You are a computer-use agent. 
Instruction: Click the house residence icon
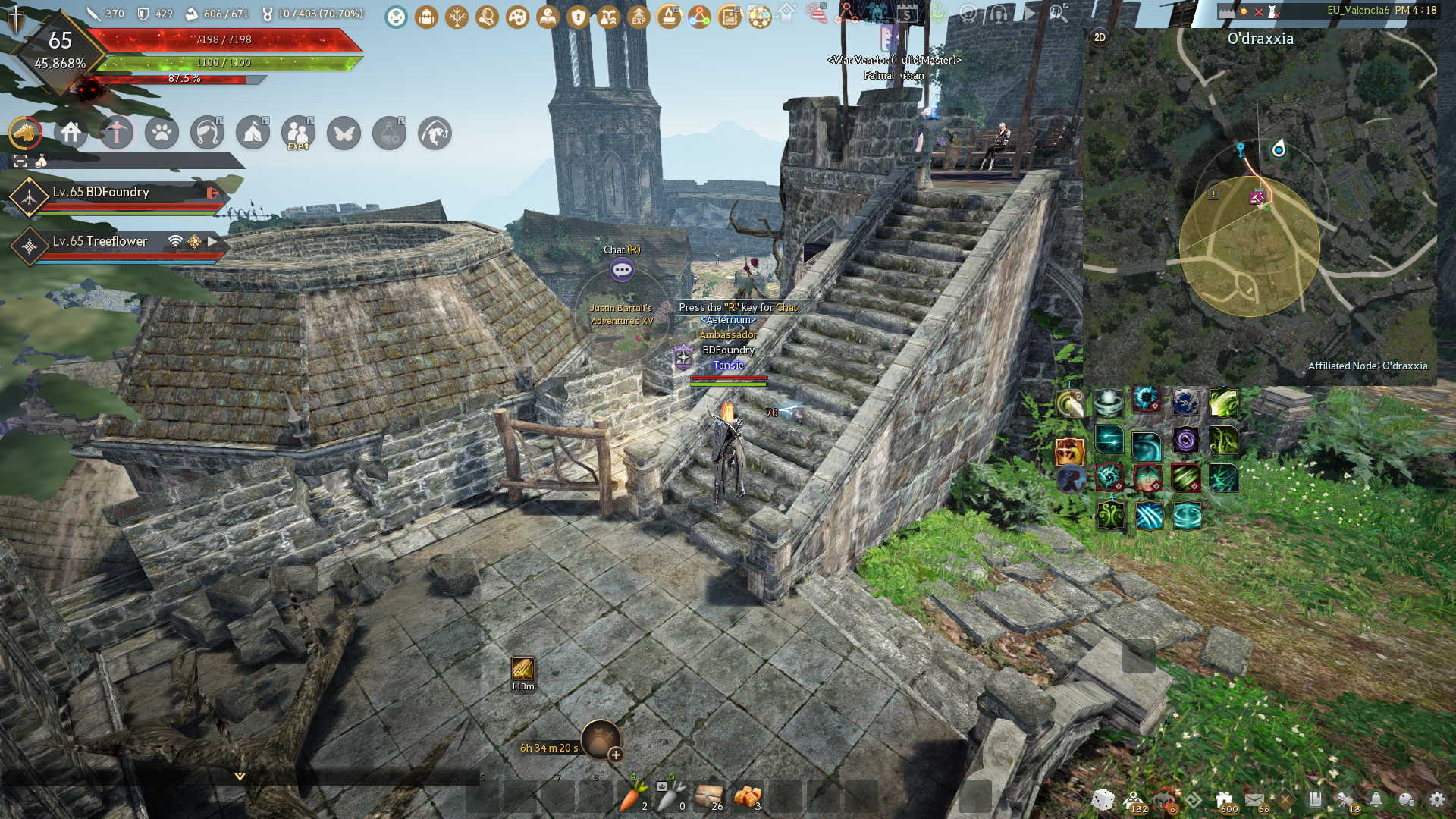click(x=71, y=133)
